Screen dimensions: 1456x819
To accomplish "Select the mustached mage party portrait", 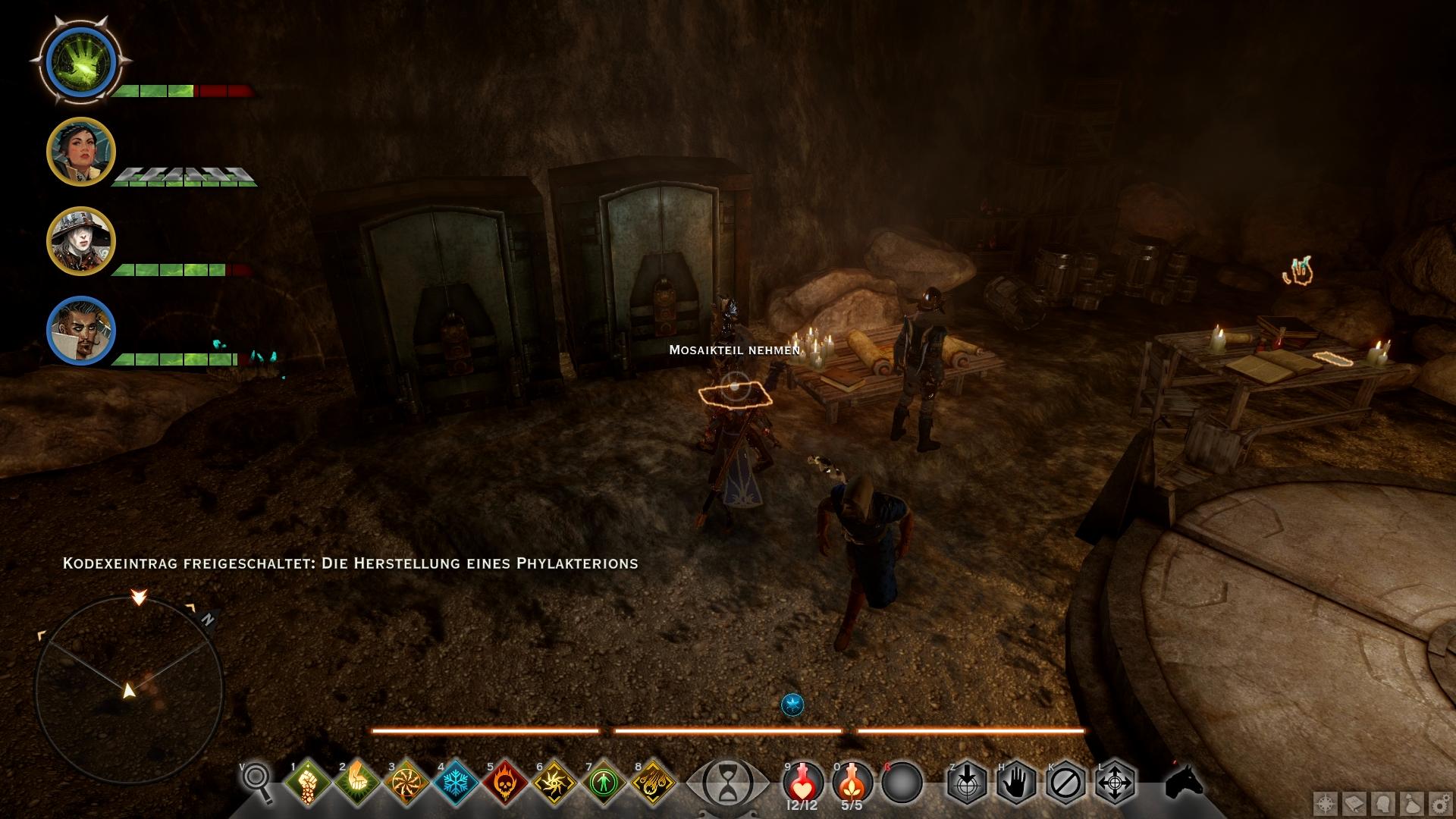I will [x=81, y=331].
